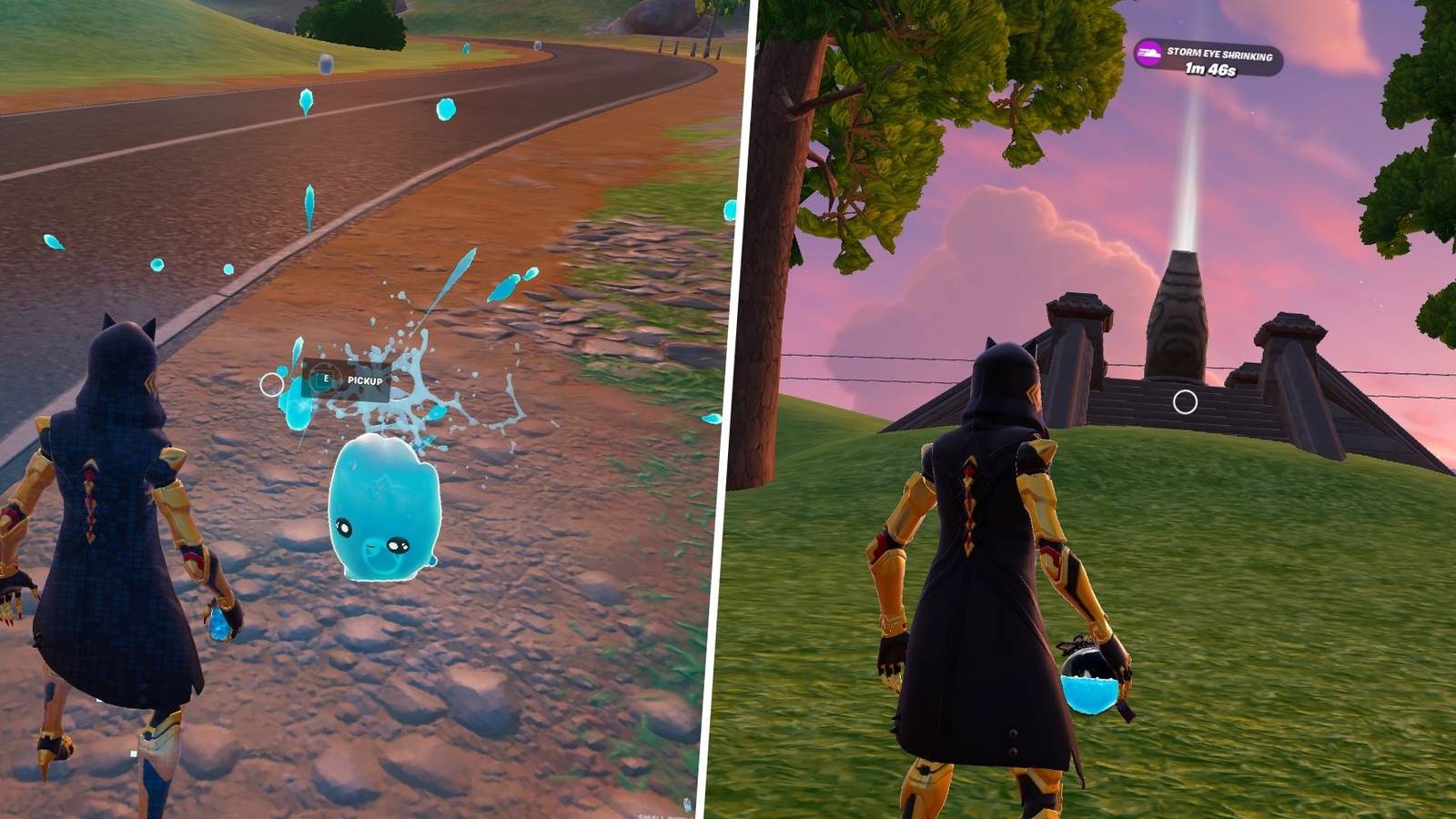Target the circular crosshair reticle on the path
The image size is (1456, 819).
tap(272, 385)
